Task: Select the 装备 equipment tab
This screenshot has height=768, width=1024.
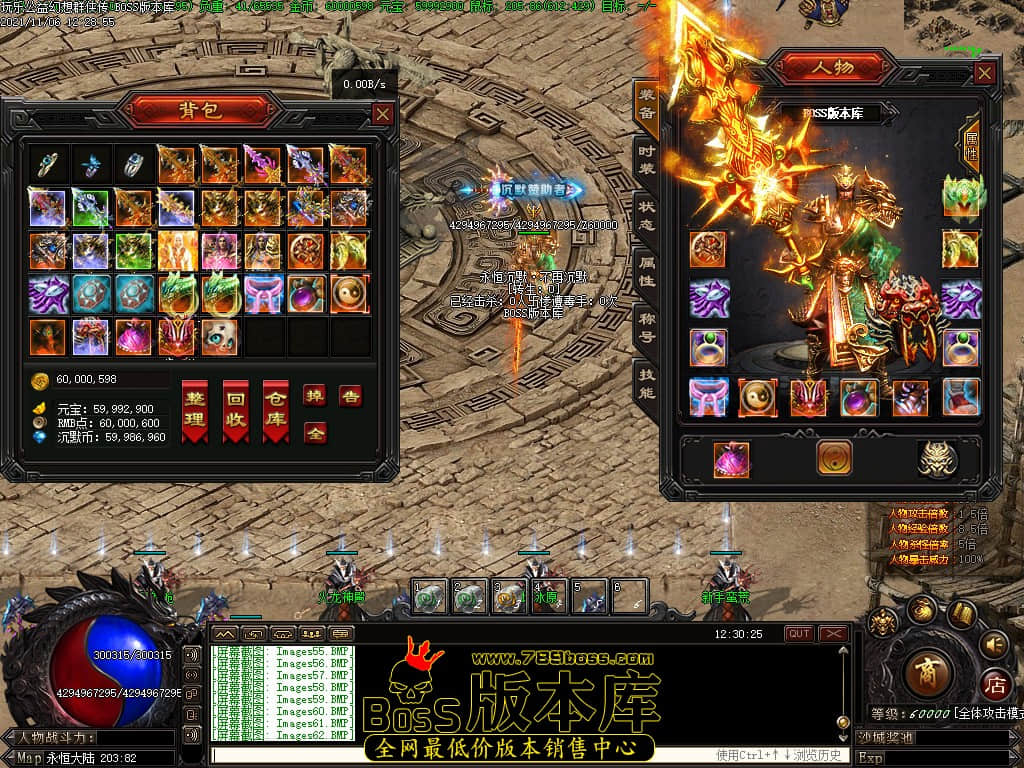Action: [x=646, y=106]
